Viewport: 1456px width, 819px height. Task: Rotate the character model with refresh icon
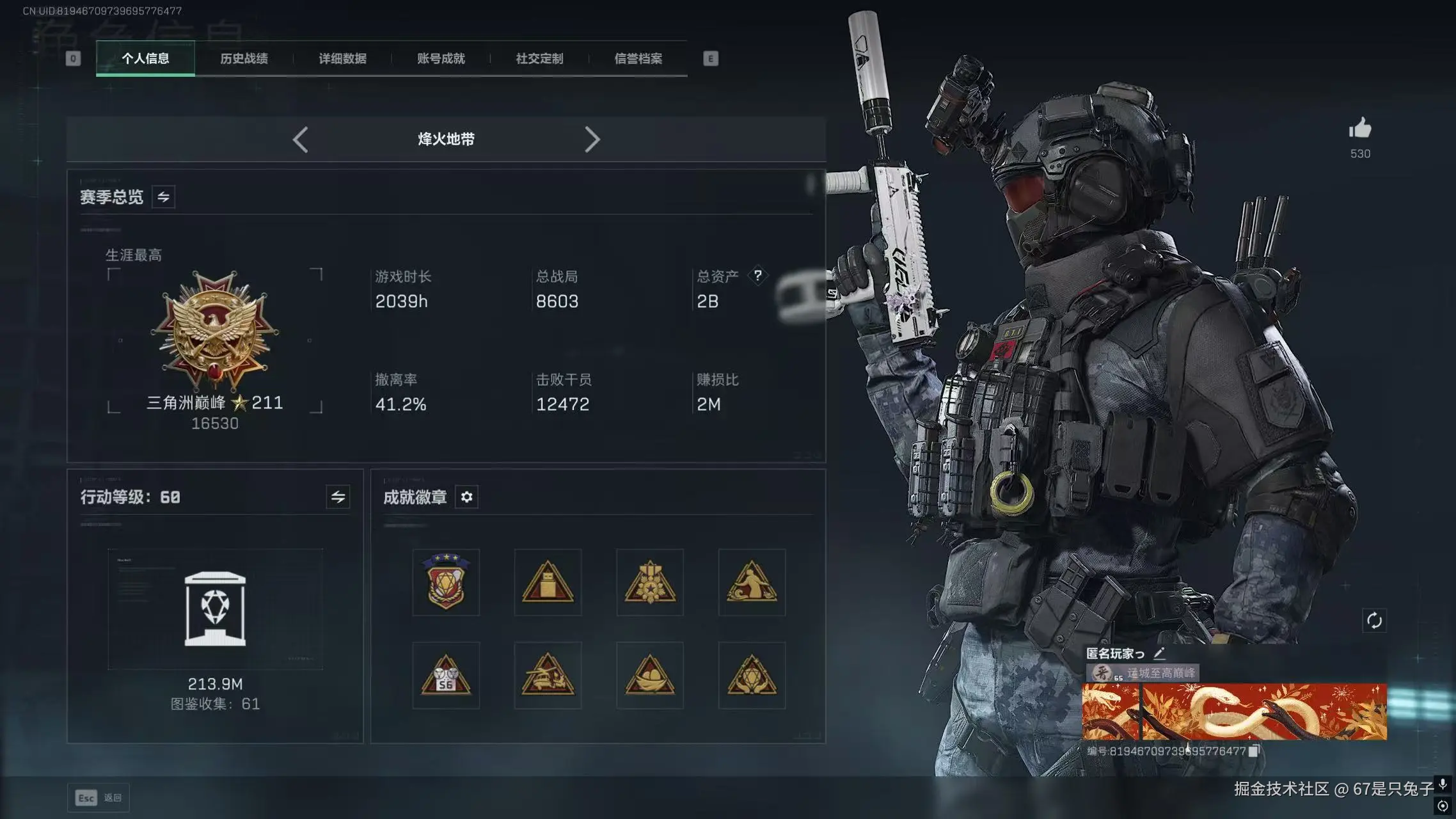pyautogui.click(x=1374, y=620)
